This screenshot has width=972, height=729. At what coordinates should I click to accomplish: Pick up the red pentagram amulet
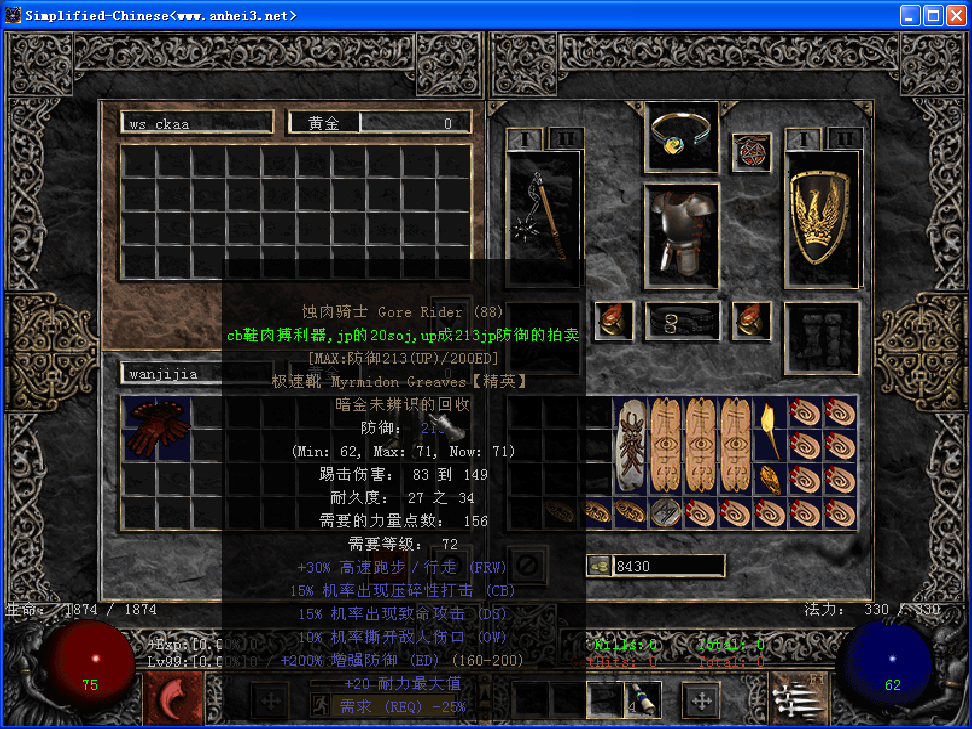click(751, 152)
